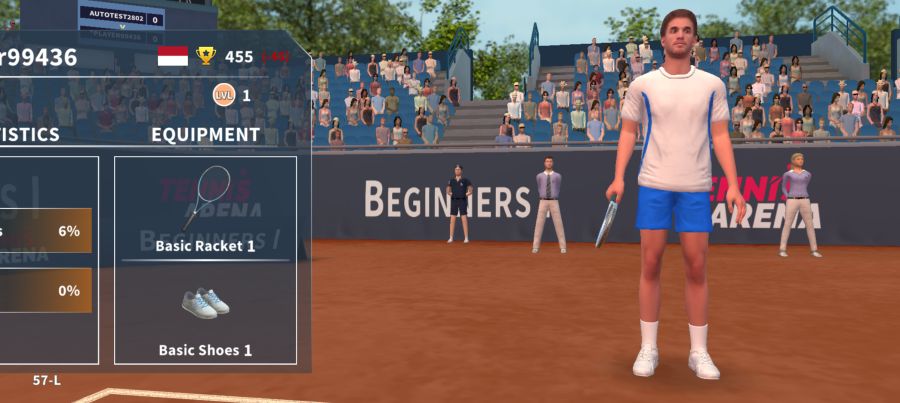Click the country flag next to player name
This screenshot has width=900, height=403.
[x=173, y=56]
